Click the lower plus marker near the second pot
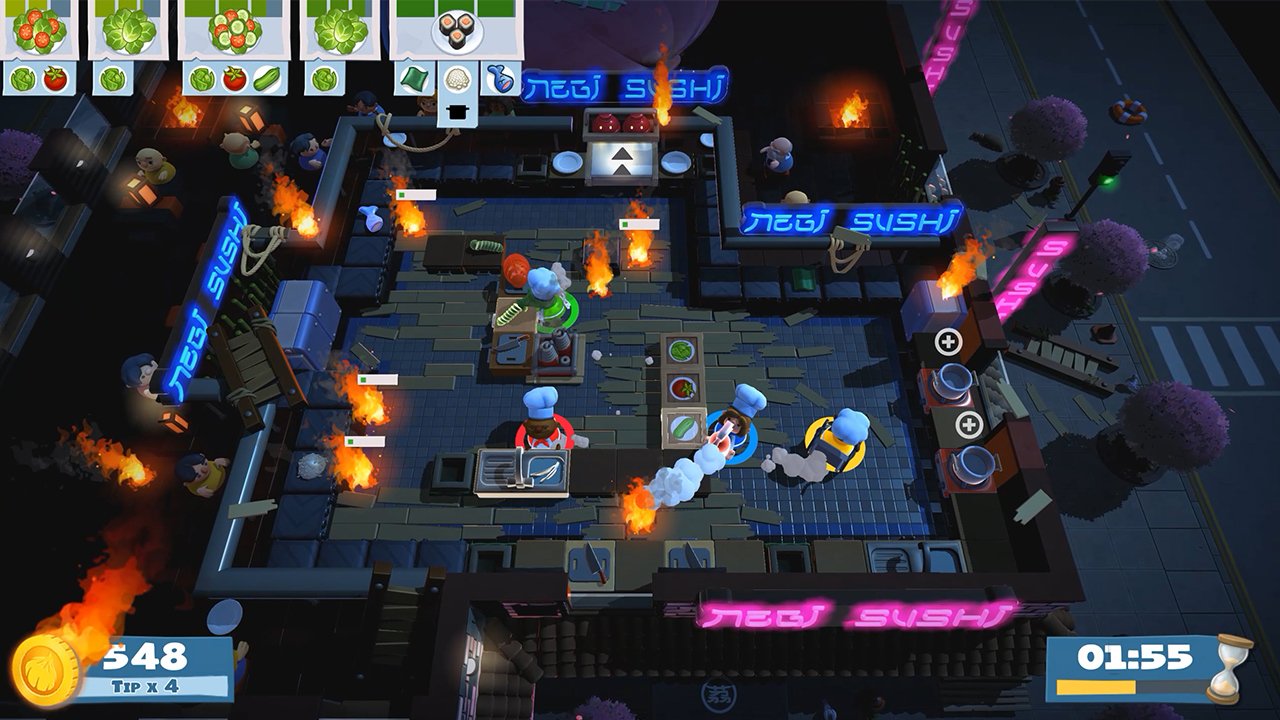Image resolution: width=1280 pixels, height=720 pixels. point(968,424)
